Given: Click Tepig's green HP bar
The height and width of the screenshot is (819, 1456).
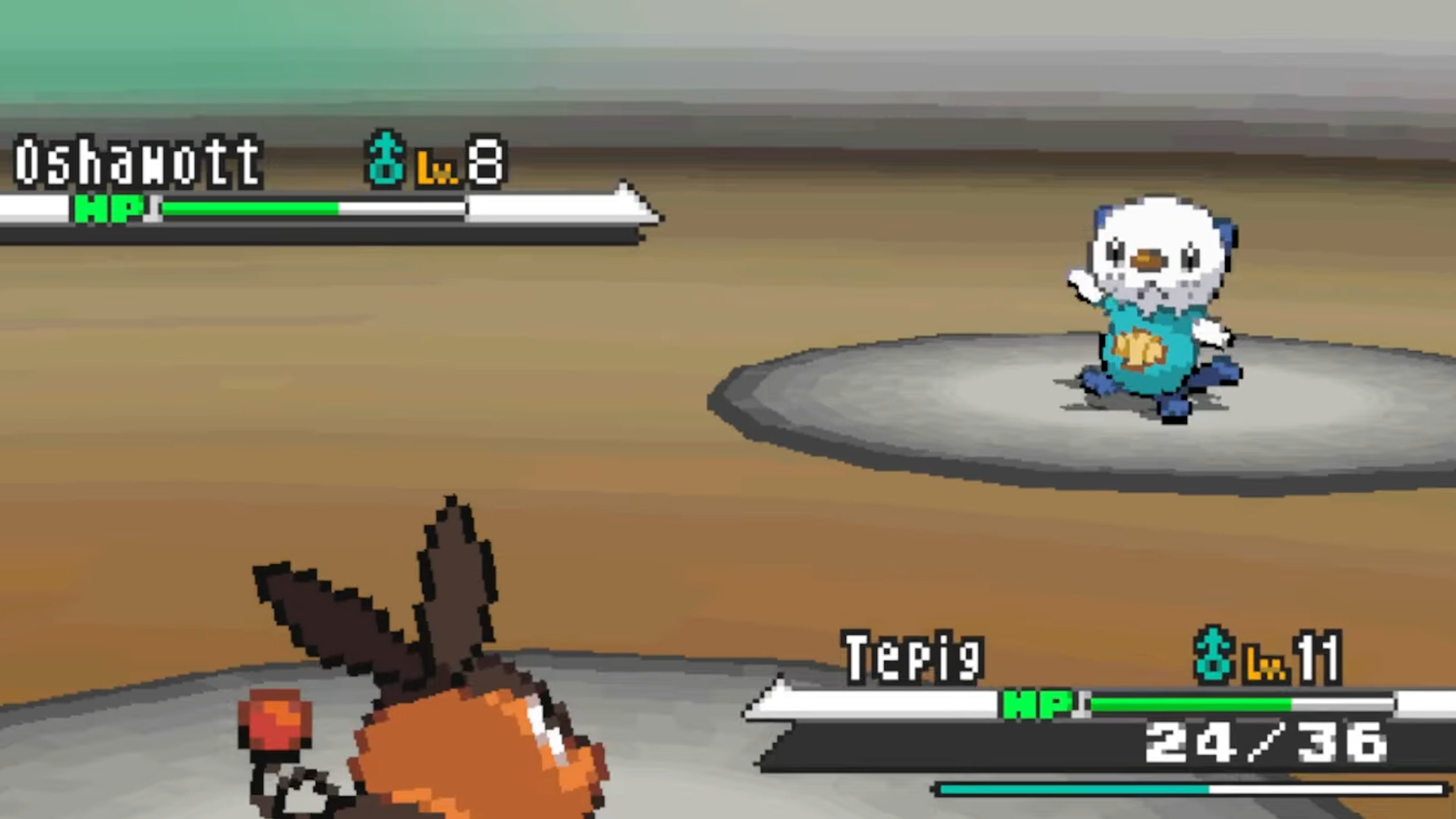Looking at the screenshot, I should click(1191, 703).
